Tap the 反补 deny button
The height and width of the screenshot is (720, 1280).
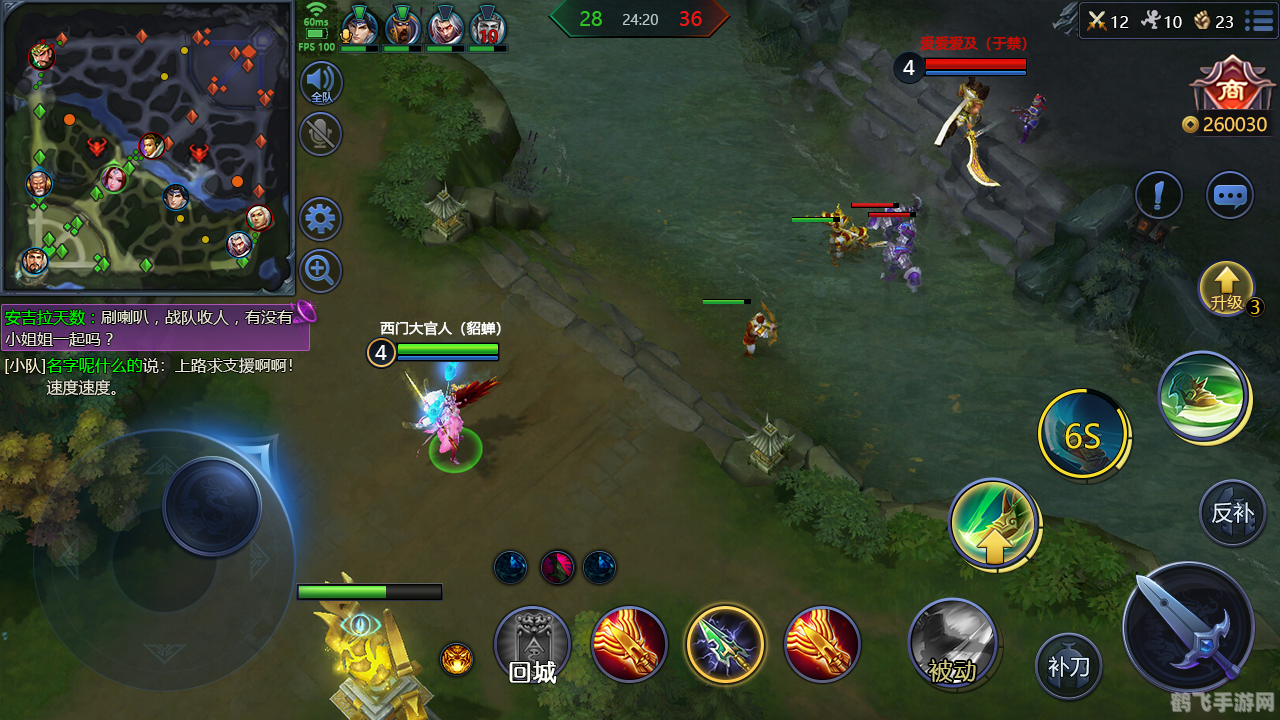tap(1232, 513)
